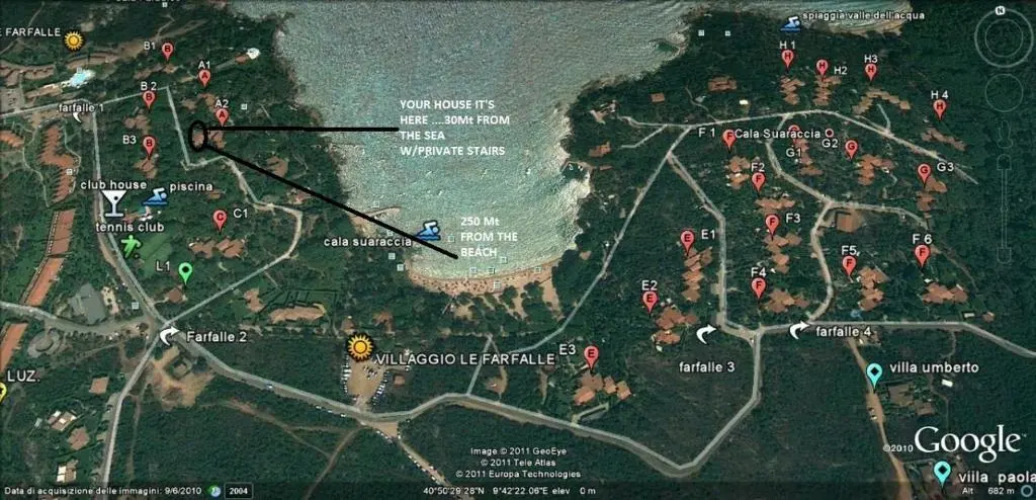Select the sun marker at Villaggio Le Farfalle
Viewport: 1036px width, 500px height.
(359, 346)
